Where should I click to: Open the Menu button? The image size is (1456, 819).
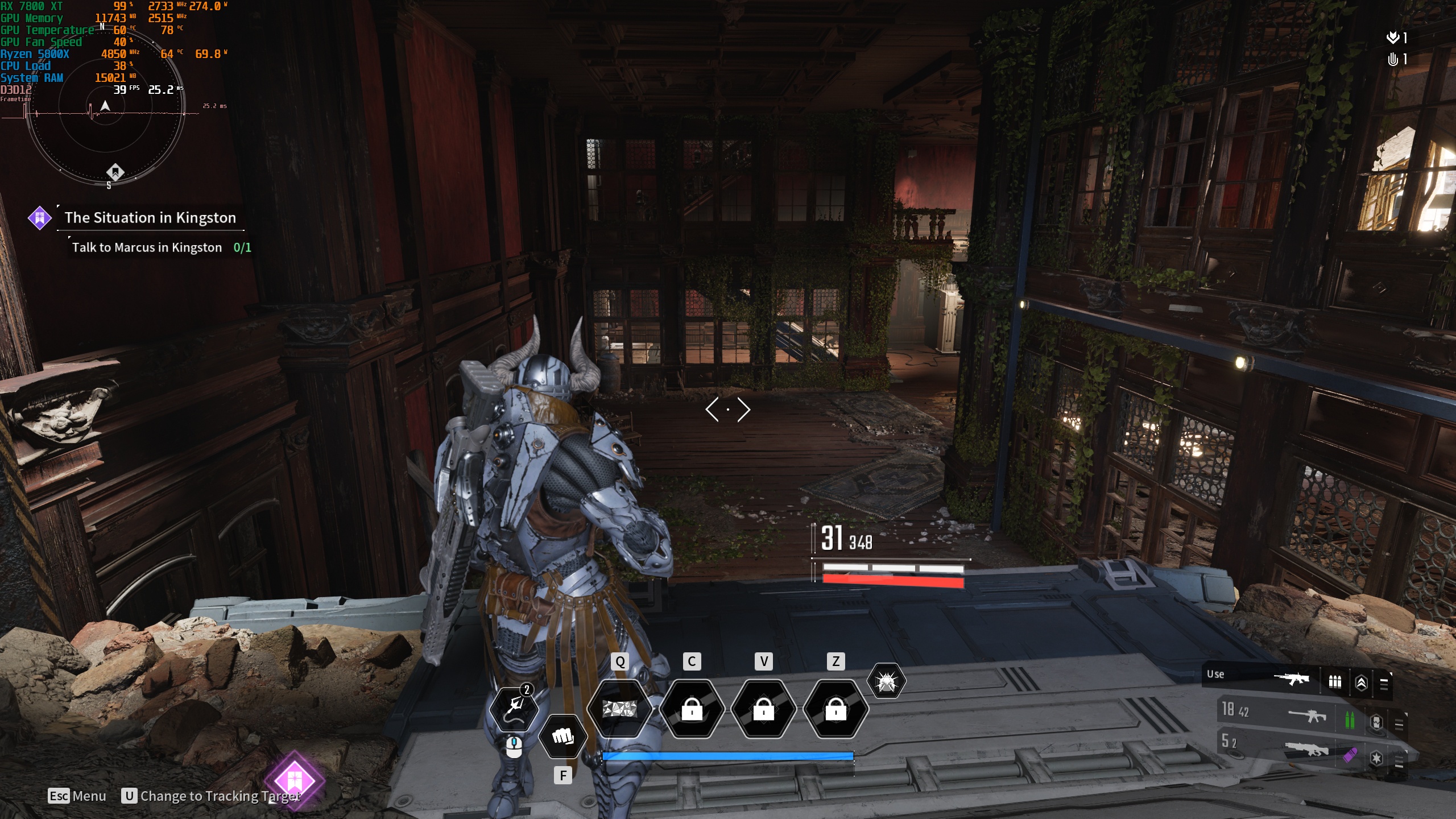pyautogui.click(x=77, y=796)
